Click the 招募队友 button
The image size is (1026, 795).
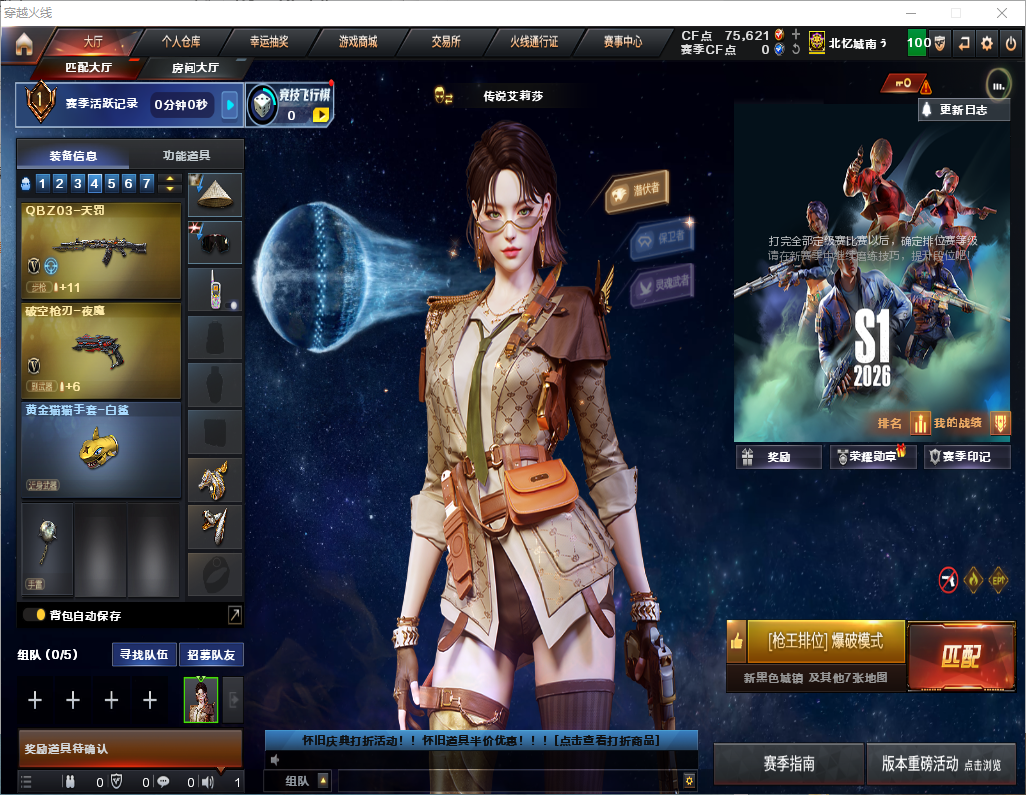[x=211, y=655]
